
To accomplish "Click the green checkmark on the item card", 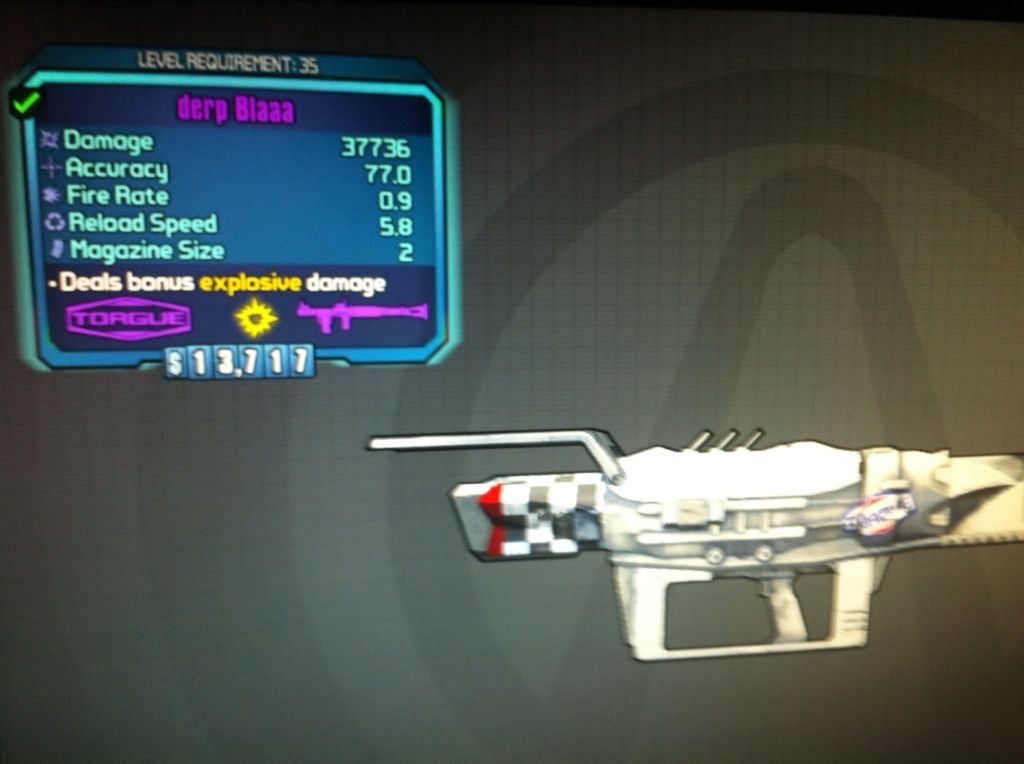I will [x=25, y=101].
